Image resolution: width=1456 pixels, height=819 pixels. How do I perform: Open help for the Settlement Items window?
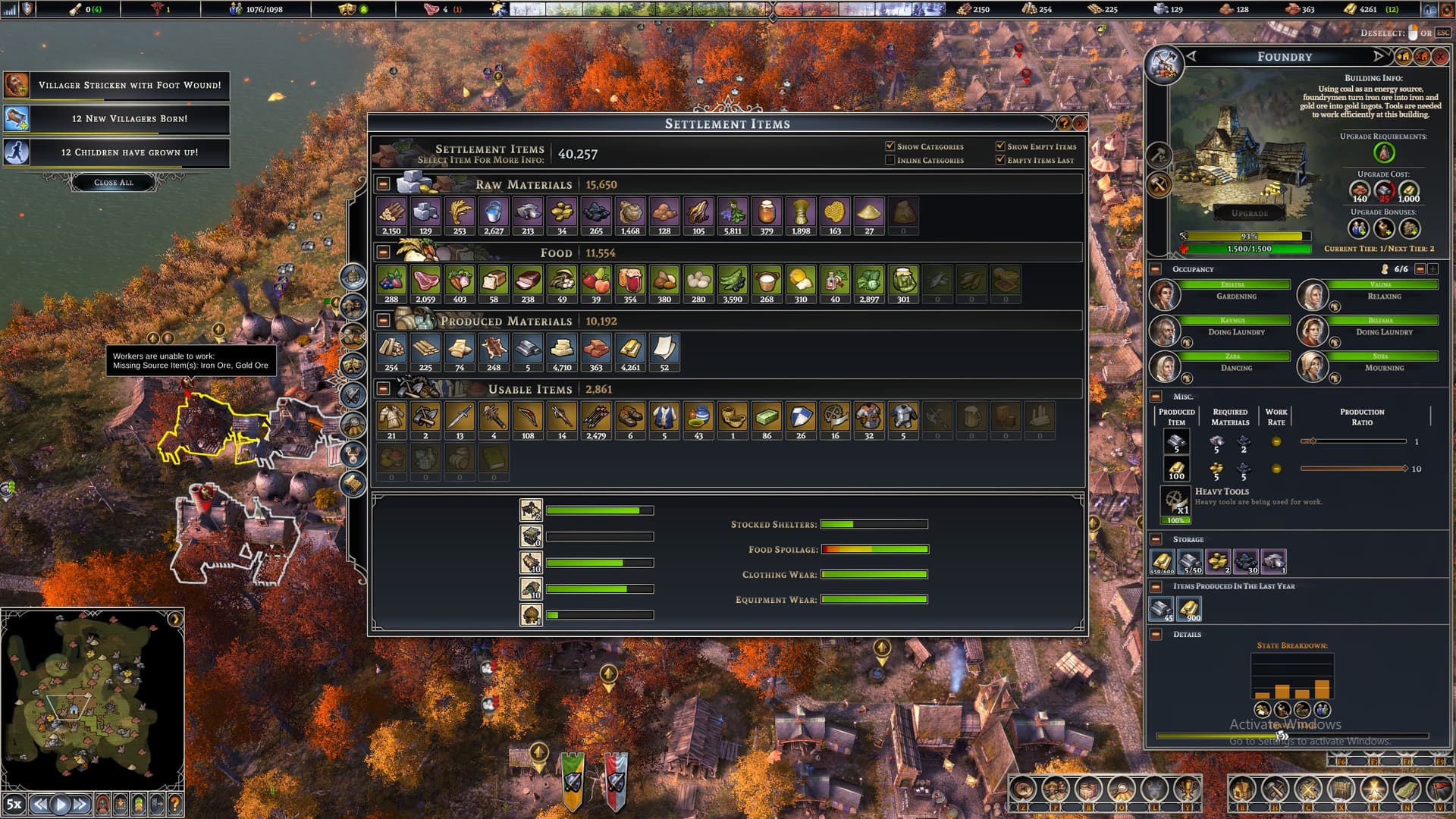pos(1064,123)
